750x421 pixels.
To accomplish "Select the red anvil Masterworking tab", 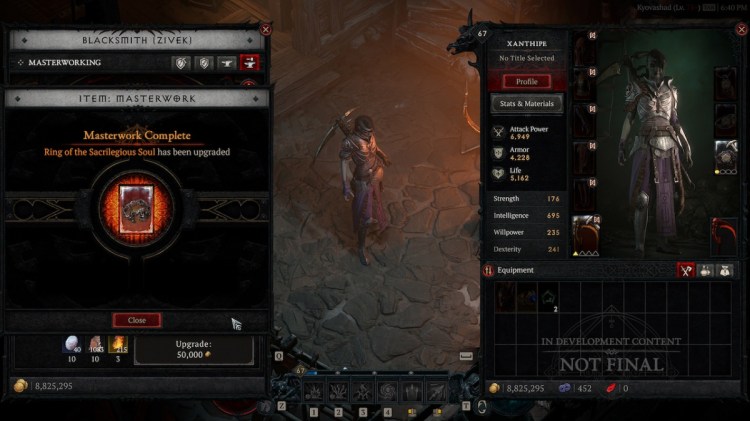I will (x=250, y=62).
